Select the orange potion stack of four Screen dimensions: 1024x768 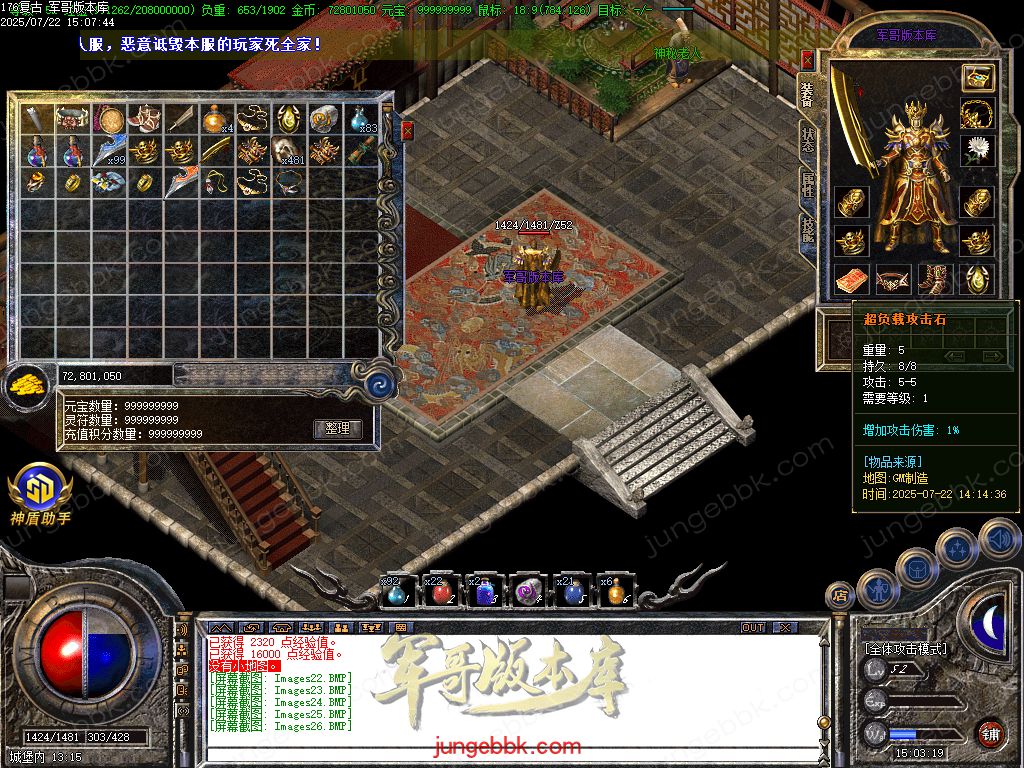click(x=214, y=120)
